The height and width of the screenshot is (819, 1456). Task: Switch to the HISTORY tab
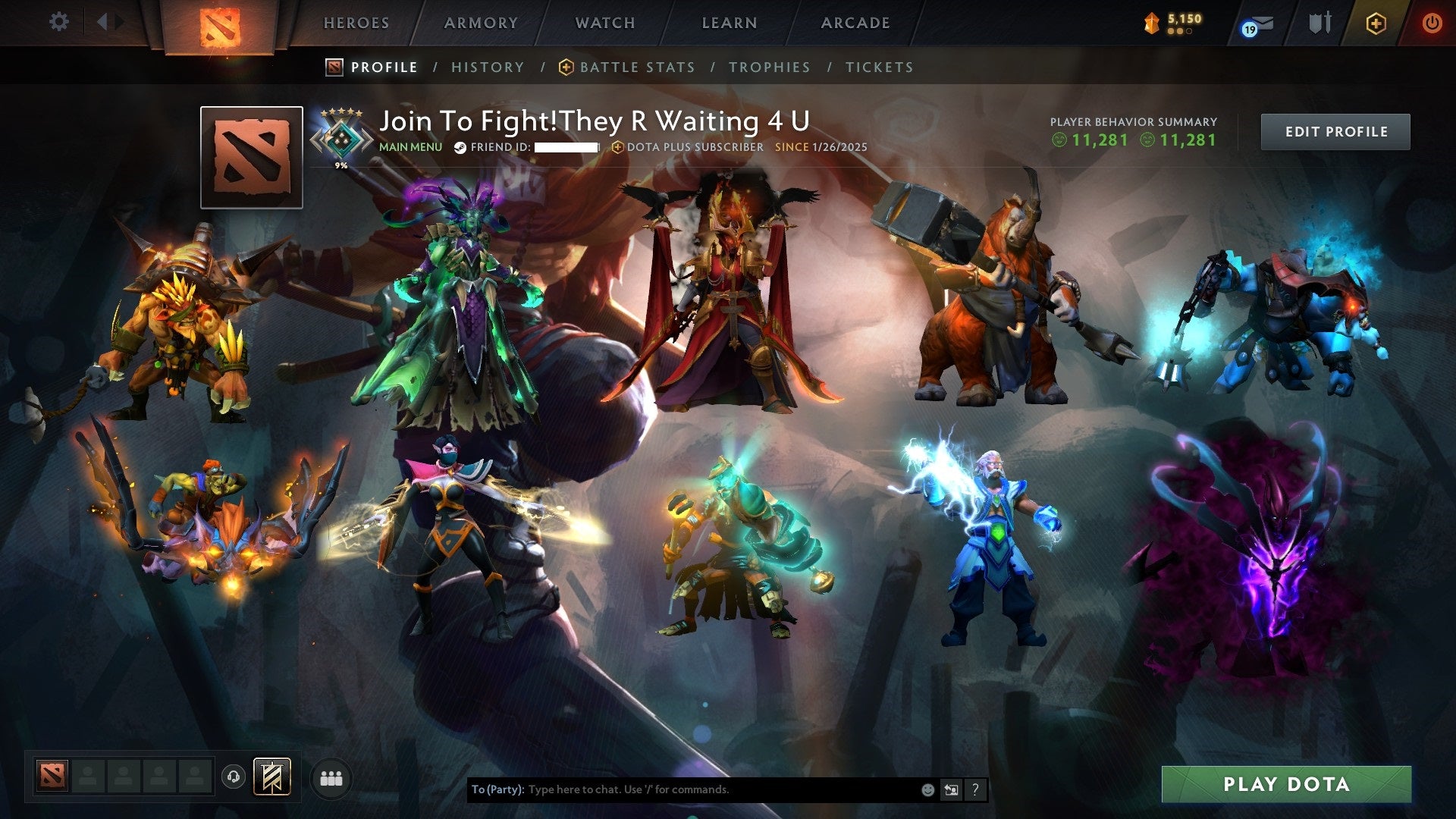pos(488,67)
